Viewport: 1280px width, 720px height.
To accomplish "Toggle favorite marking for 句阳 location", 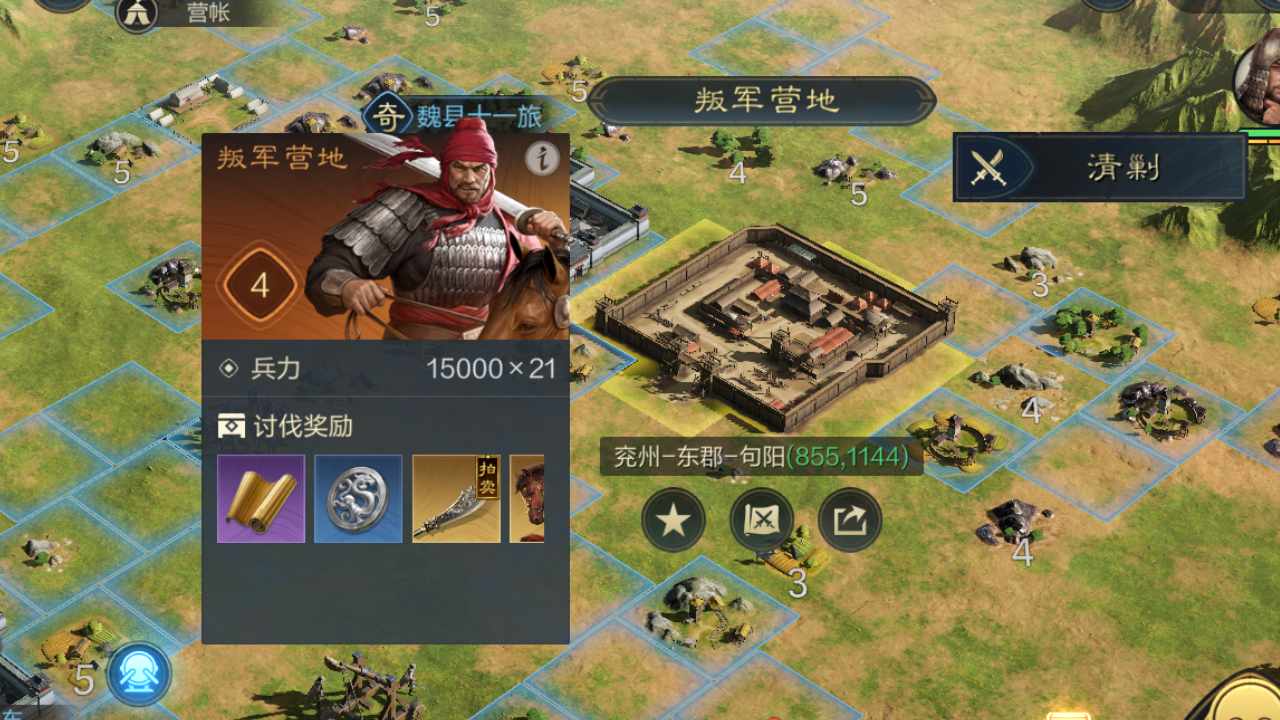I will [x=673, y=520].
